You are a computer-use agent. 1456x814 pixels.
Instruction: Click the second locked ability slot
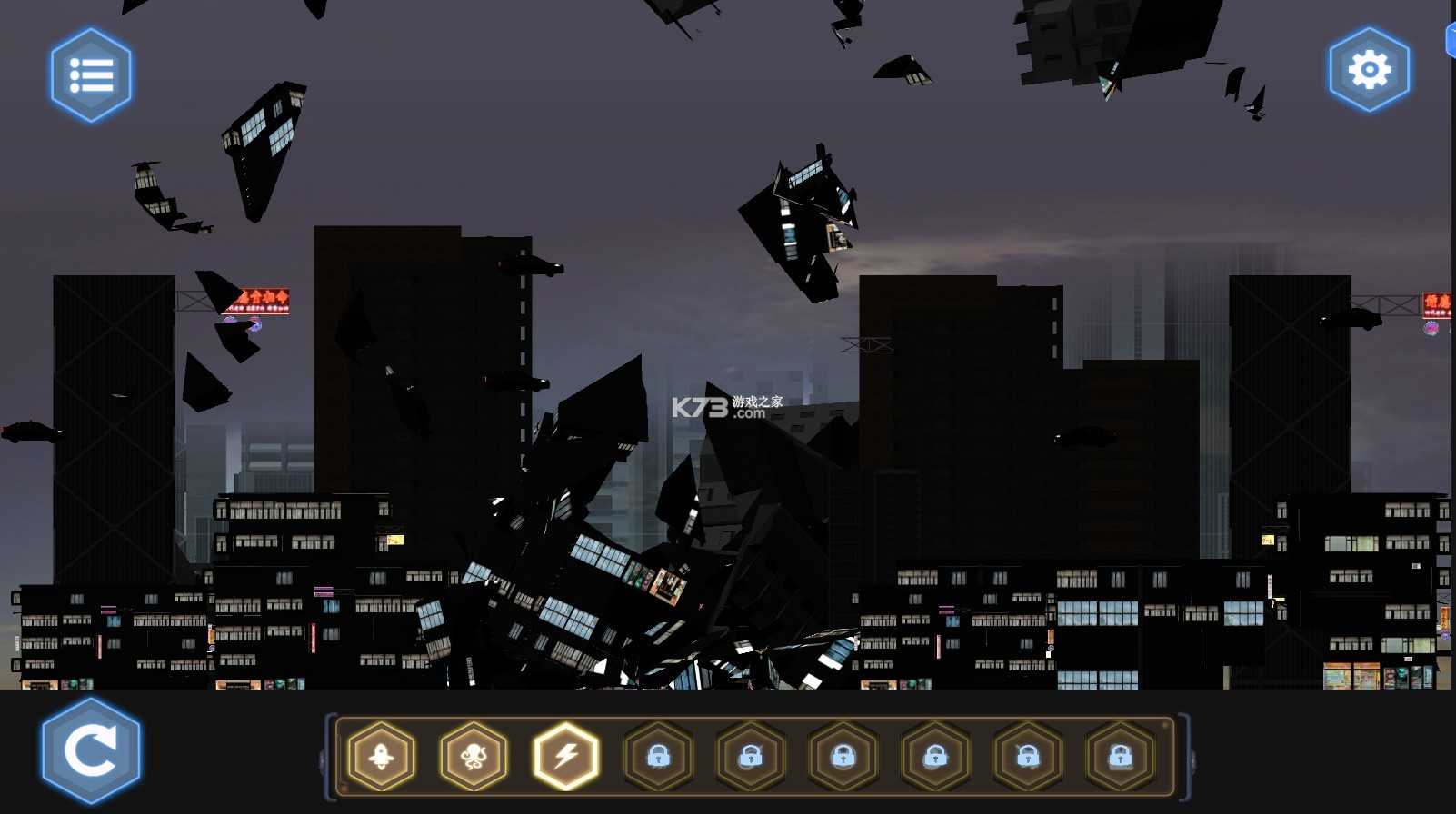[x=753, y=757]
